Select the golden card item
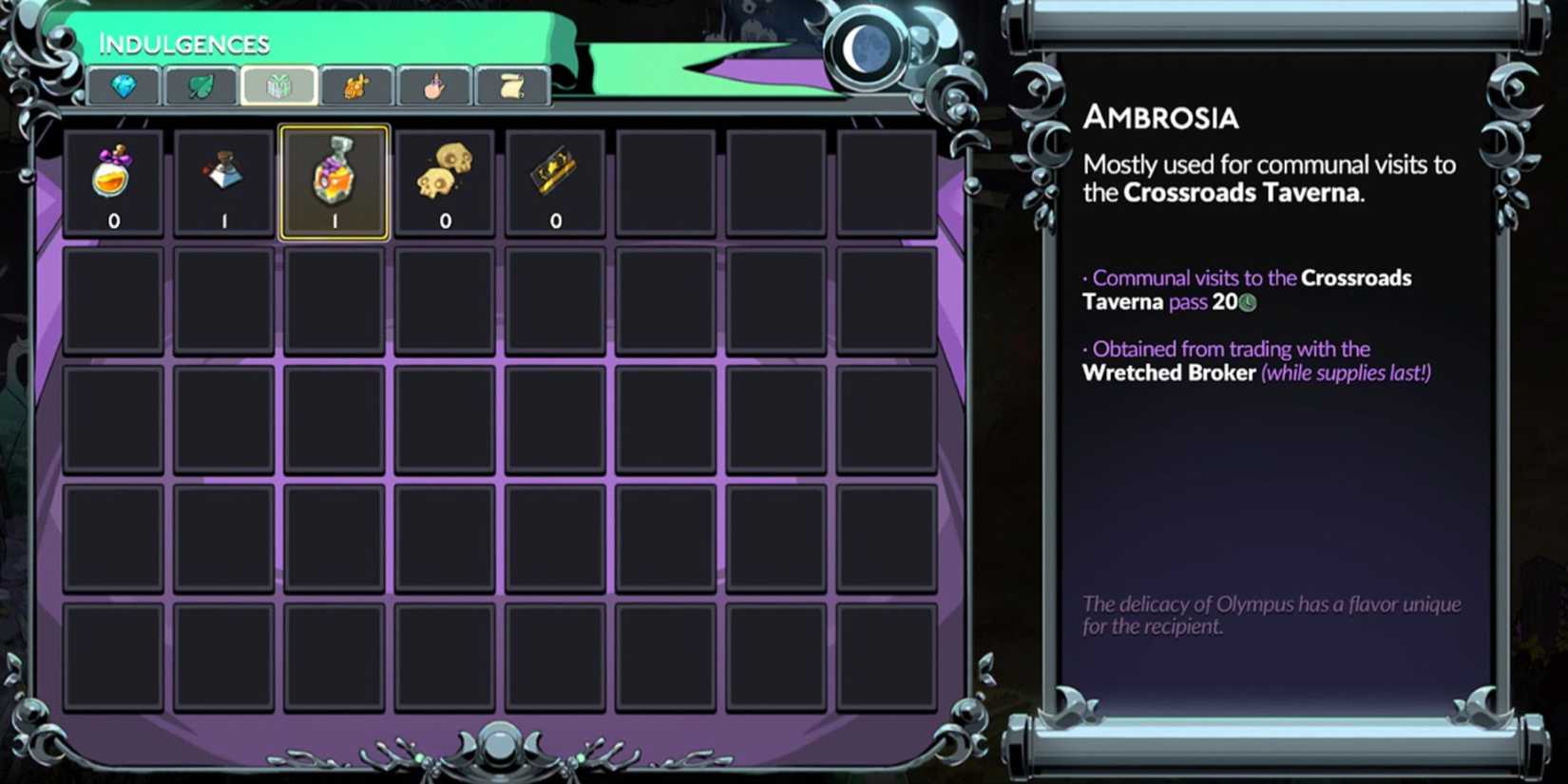Viewport: 1568px width, 784px height. click(556, 171)
